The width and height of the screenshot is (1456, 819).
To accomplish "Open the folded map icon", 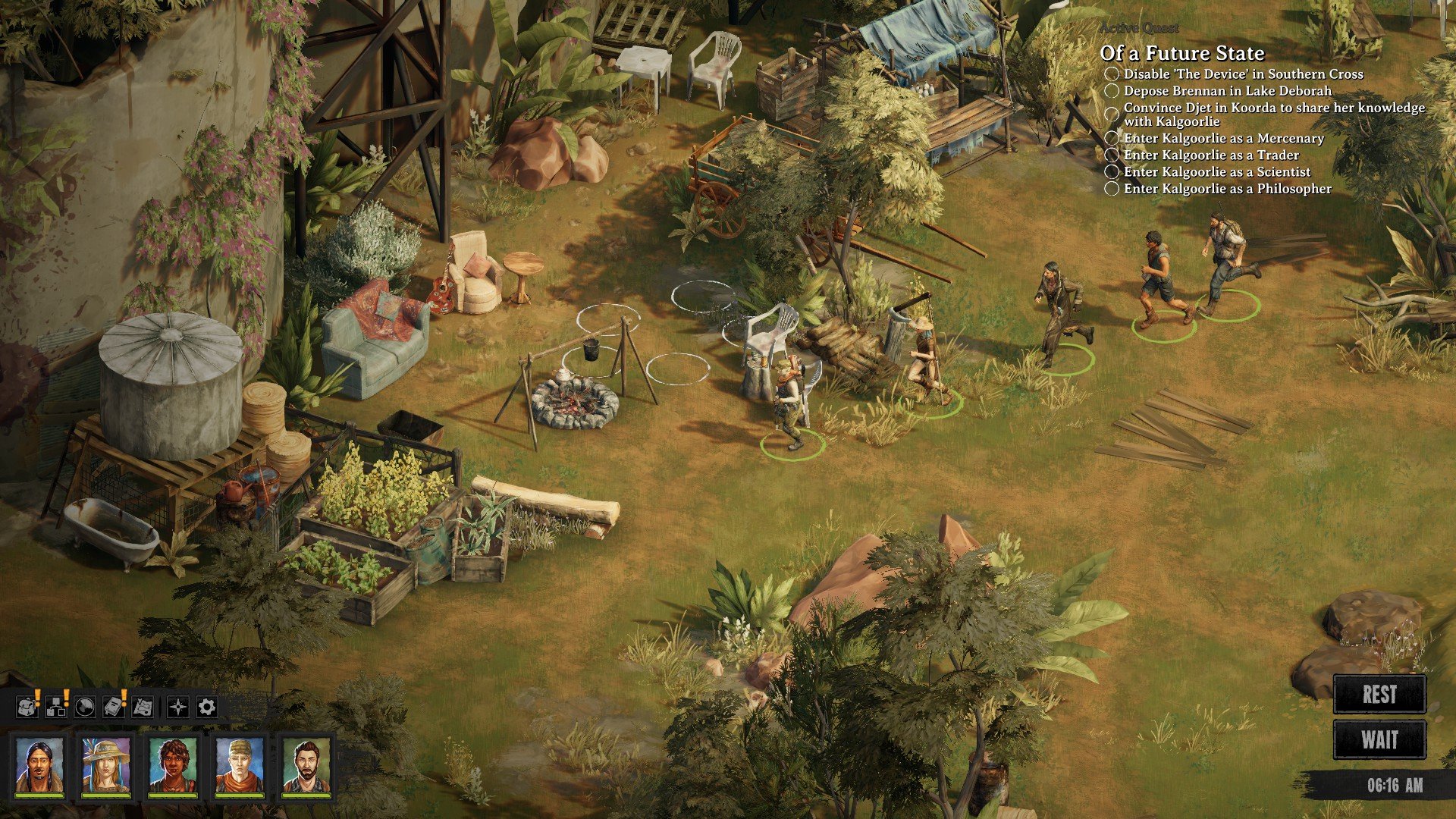I will 143,707.
